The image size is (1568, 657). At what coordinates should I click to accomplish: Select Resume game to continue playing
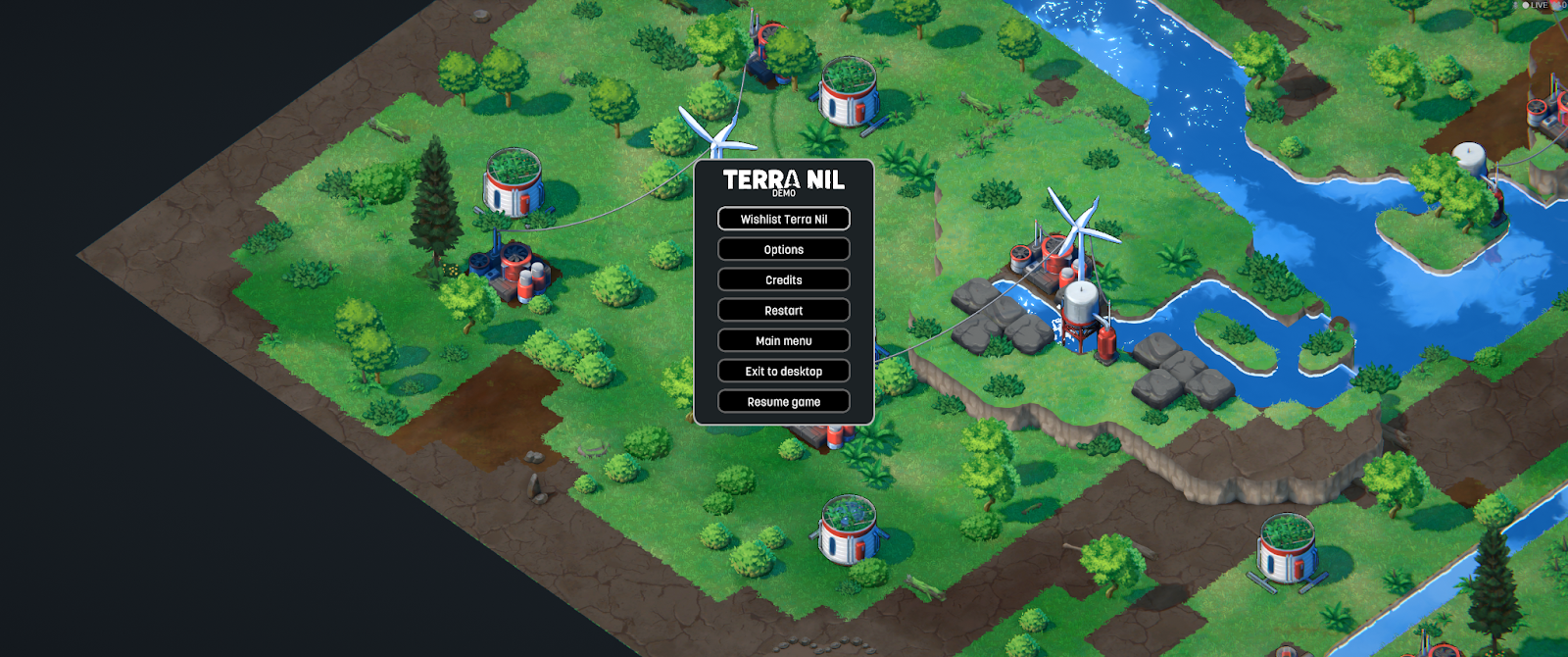783,401
